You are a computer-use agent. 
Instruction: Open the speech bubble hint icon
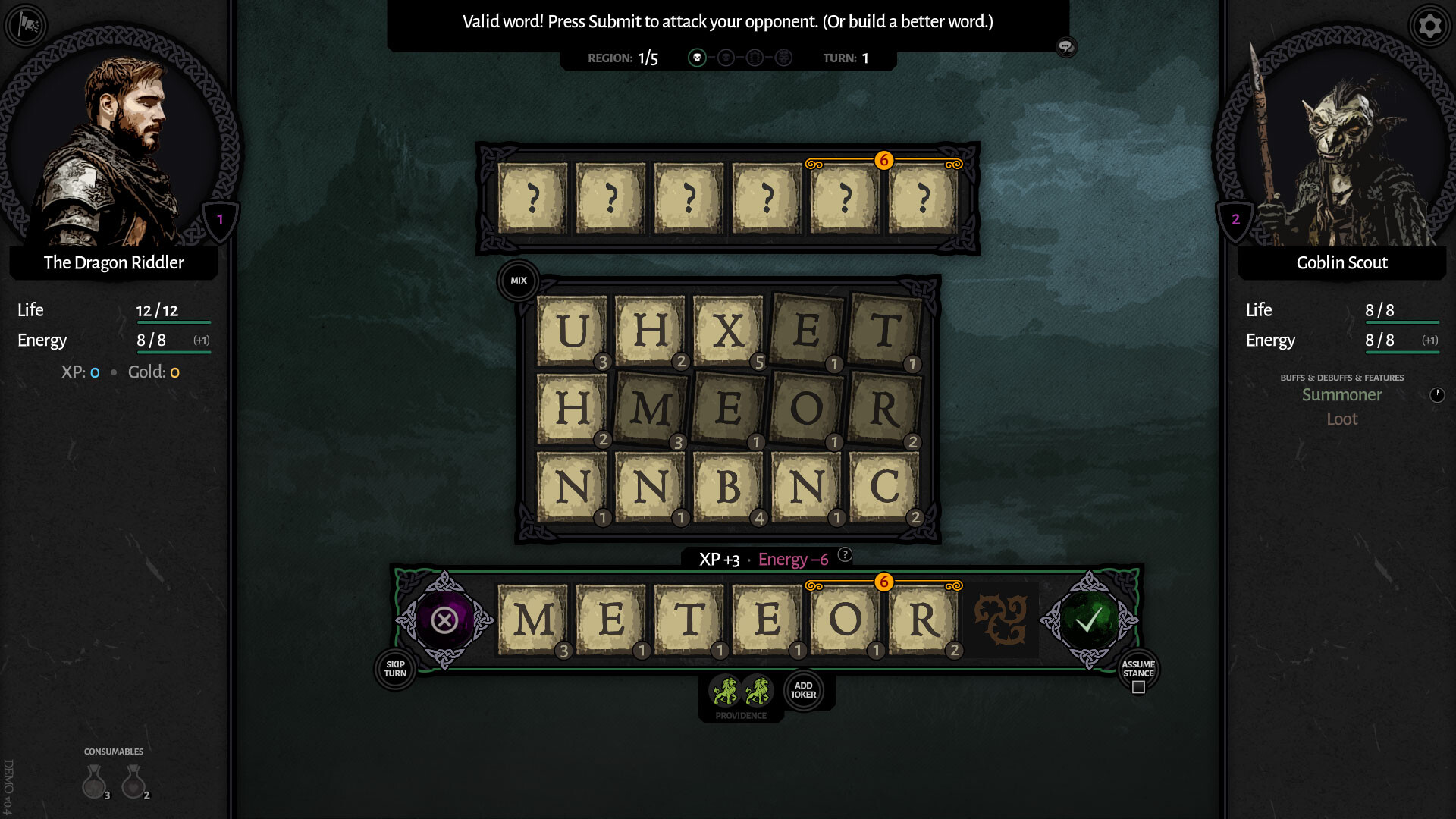[x=1066, y=47]
